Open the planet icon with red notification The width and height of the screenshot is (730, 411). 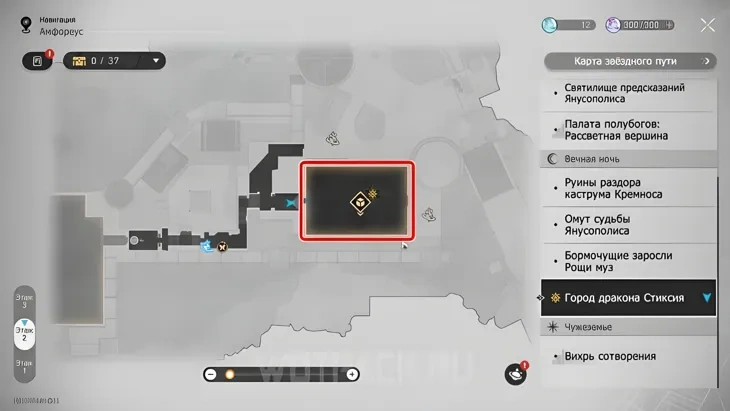[516, 373]
